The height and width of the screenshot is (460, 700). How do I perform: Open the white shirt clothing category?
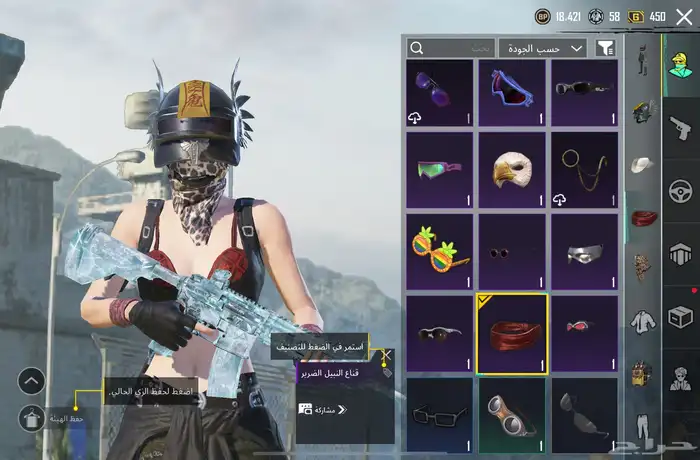tap(642, 322)
